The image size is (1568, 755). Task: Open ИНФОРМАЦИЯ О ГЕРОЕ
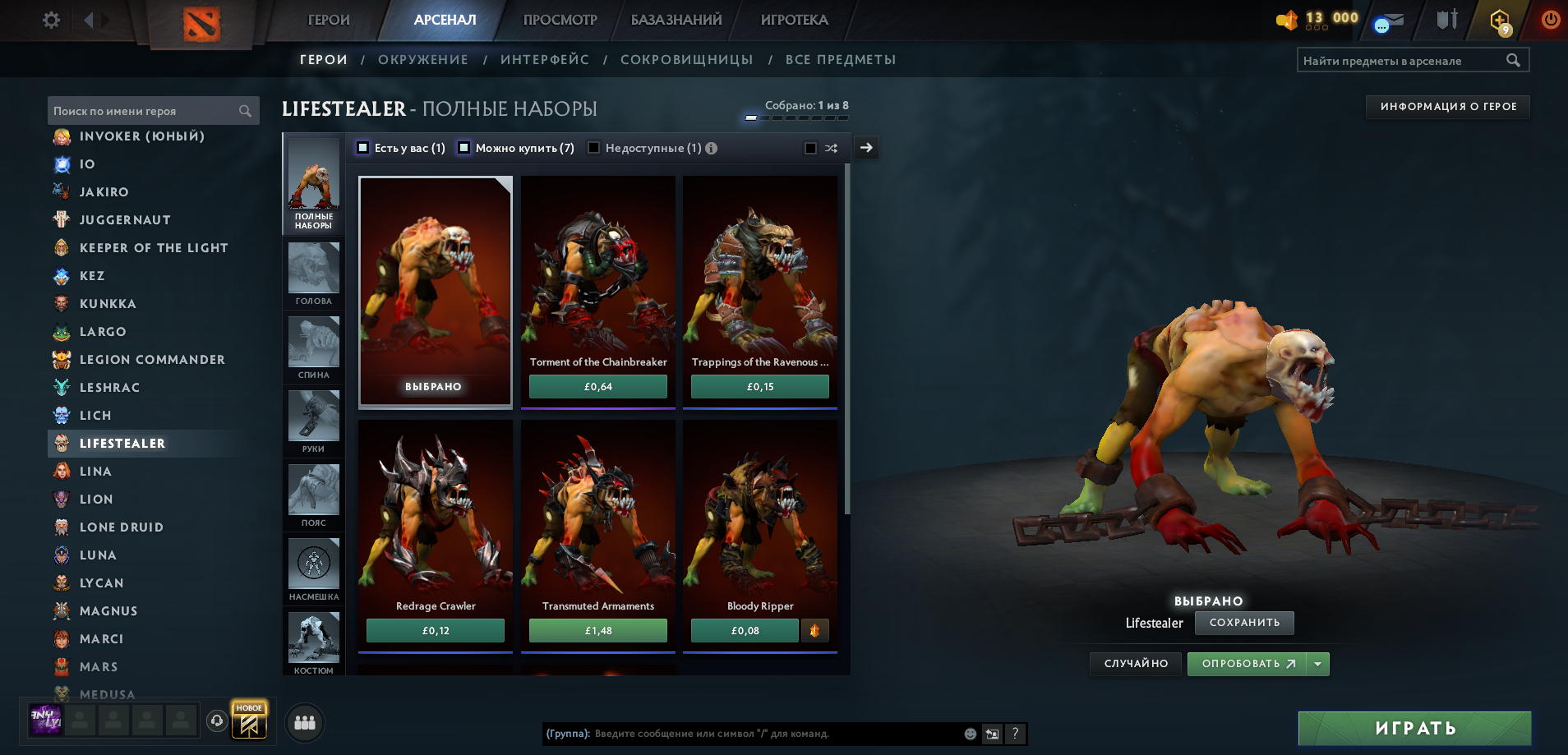[x=1447, y=107]
